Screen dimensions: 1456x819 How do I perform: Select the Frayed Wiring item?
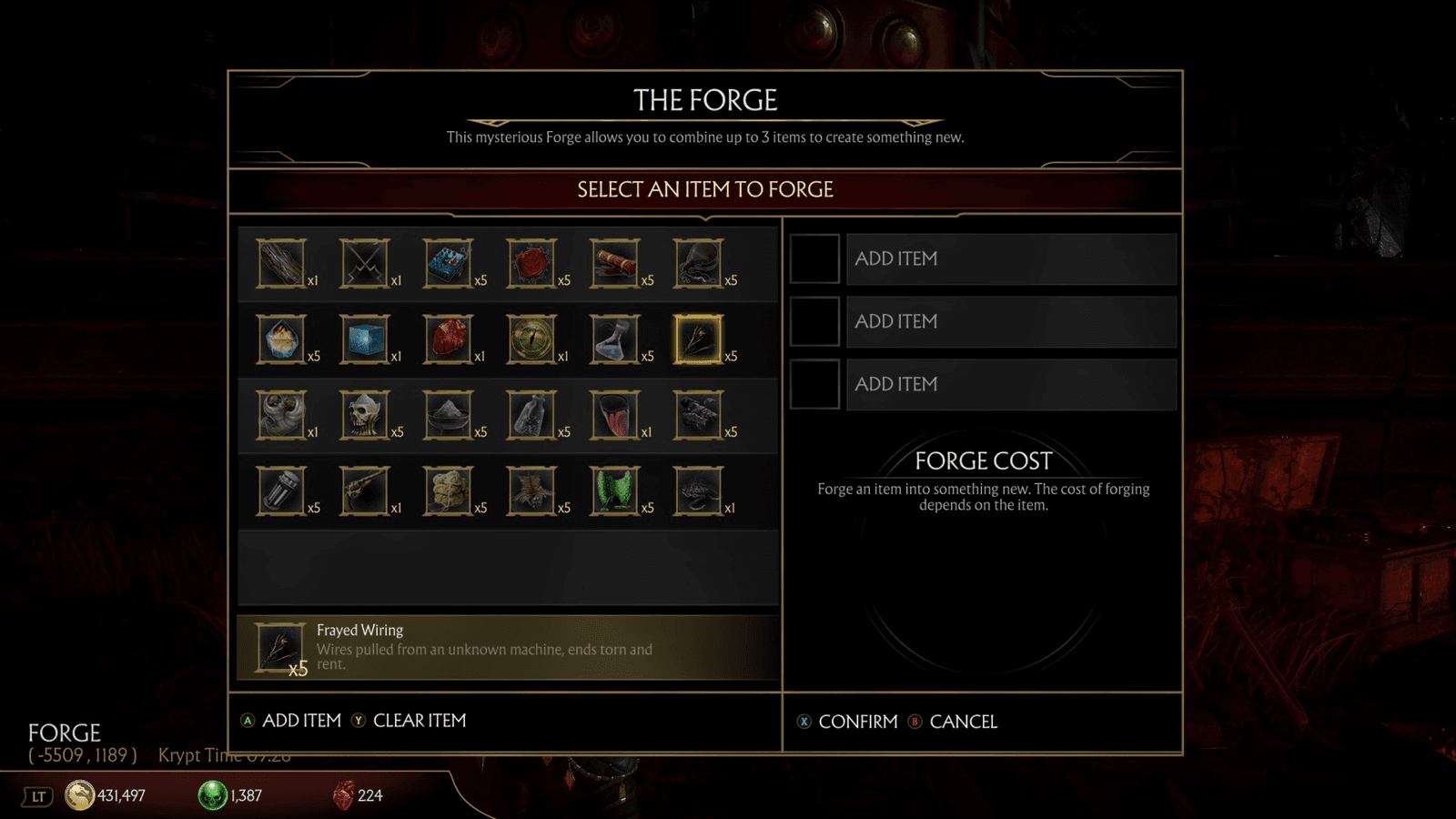point(701,339)
